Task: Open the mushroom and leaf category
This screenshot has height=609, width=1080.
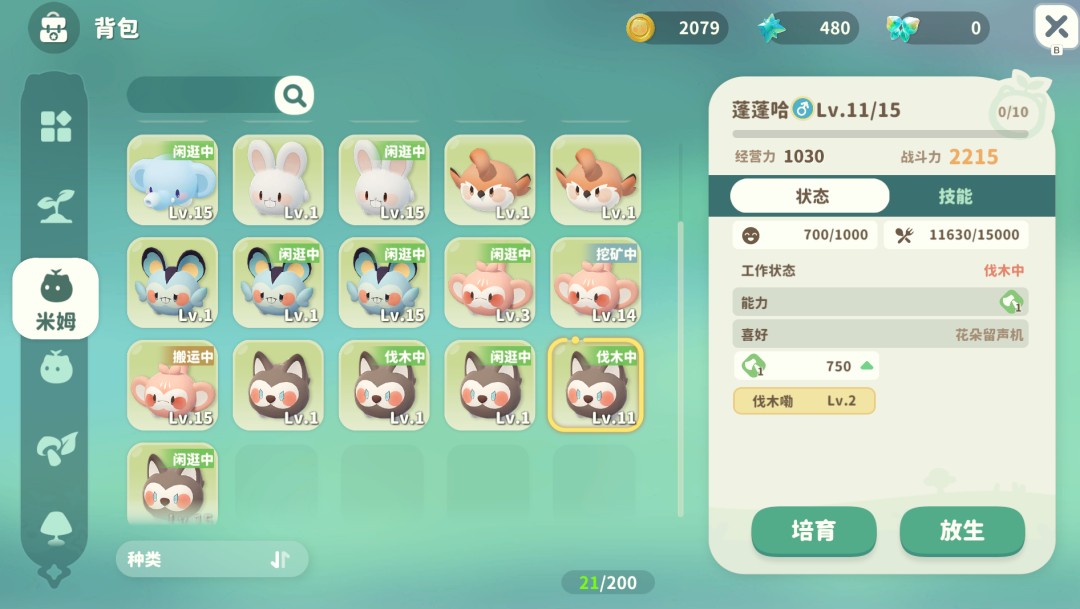Action: pyautogui.click(x=55, y=449)
